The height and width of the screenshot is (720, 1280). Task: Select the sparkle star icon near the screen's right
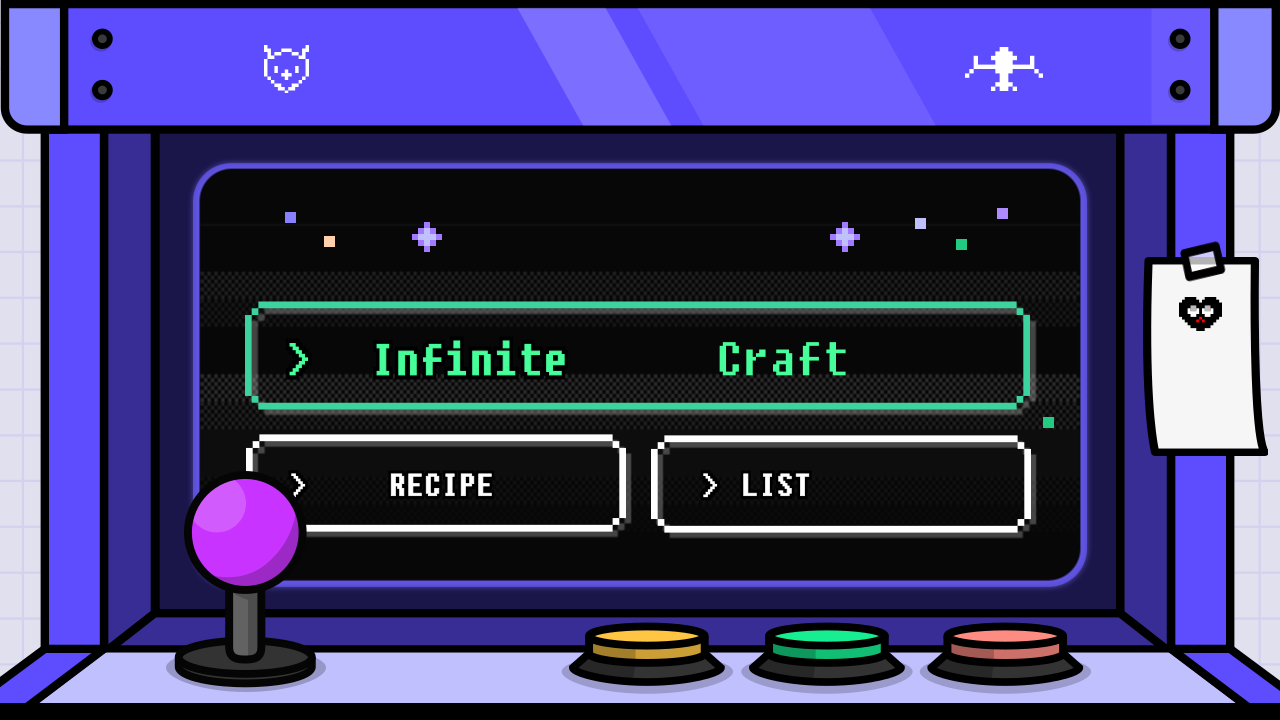(x=845, y=236)
